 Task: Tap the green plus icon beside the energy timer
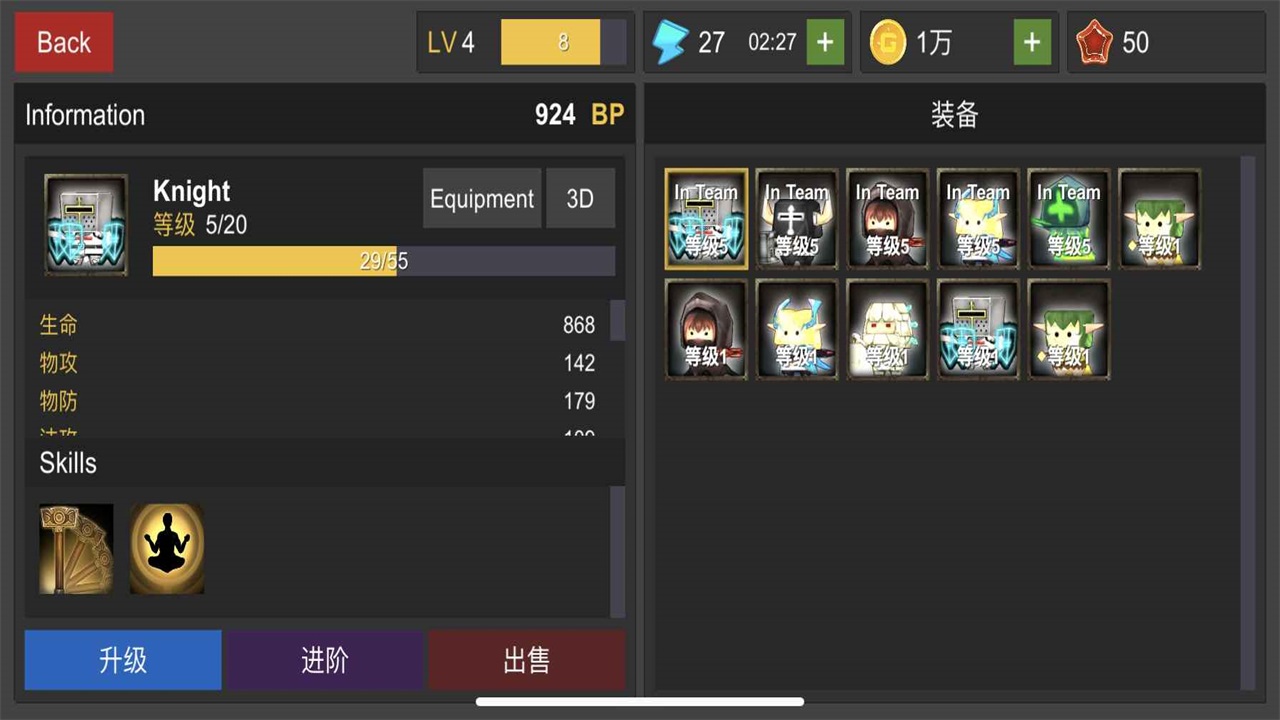pyautogui.click(x=825, y=42)
